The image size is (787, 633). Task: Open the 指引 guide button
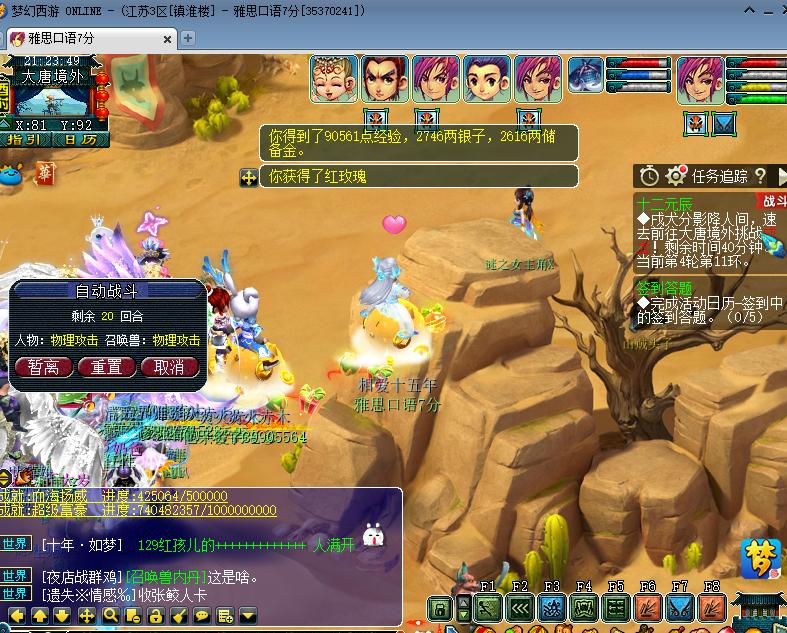coord(24,140)
